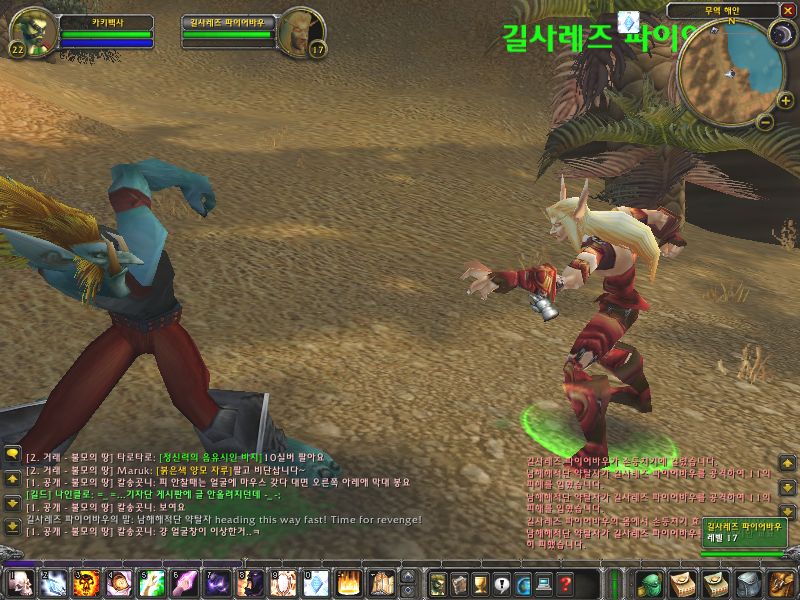Use the green glowing hand spell in slot 5
Viewport: 800px width, 600px height.
point(150,582)
